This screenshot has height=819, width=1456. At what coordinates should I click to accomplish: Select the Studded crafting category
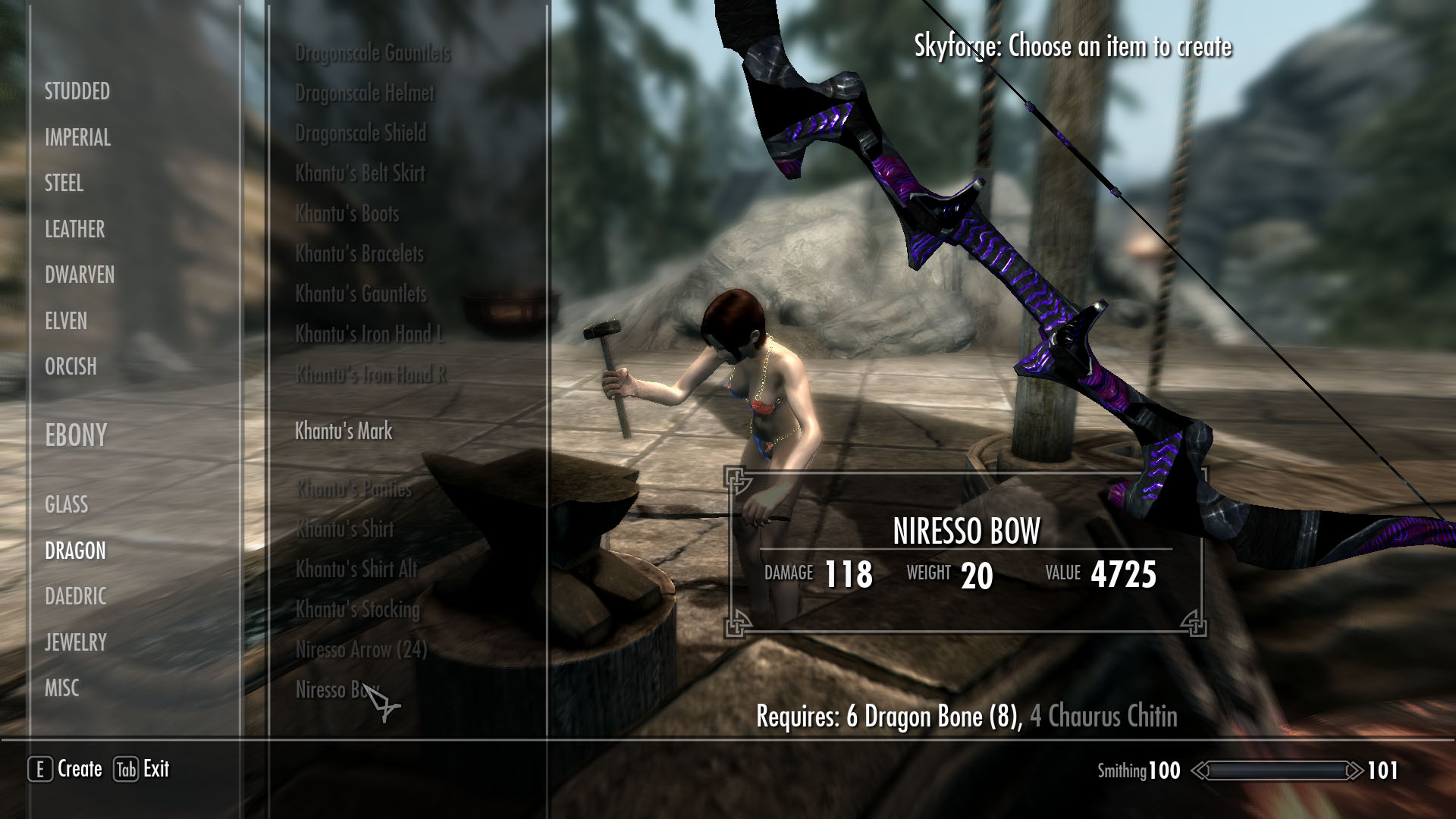click(x=77, y=92)
